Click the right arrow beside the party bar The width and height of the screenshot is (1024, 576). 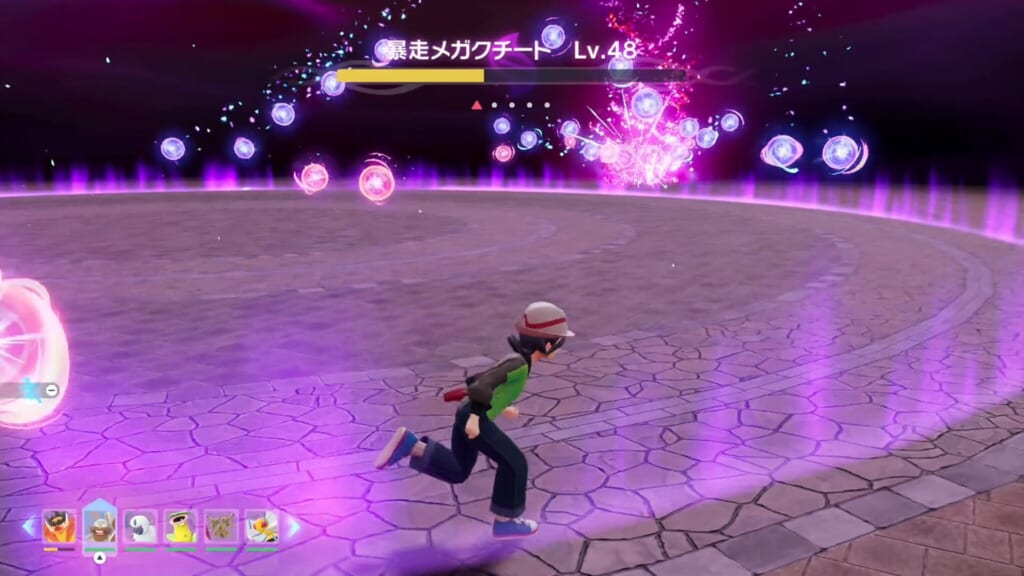(294, 526)
